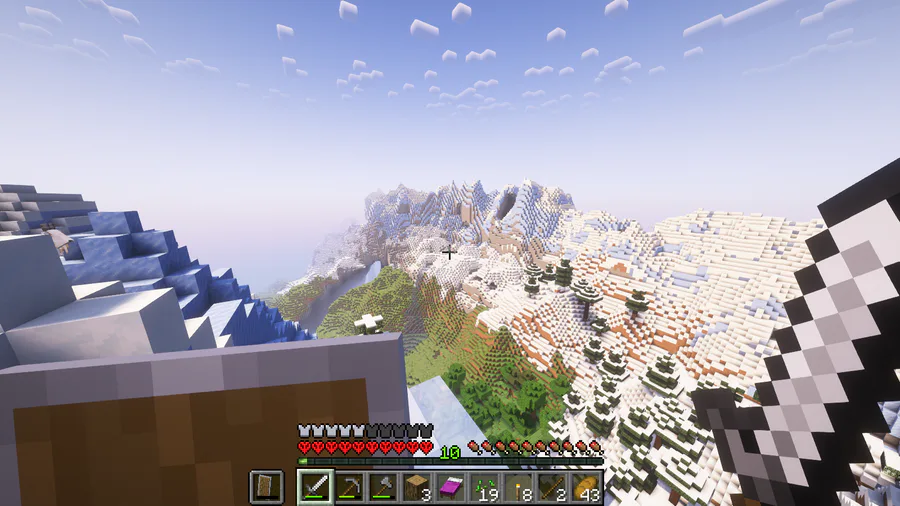Pick the magenta bed hotbar slot
The width and height of the screenshot is (900, 506).
451,487
